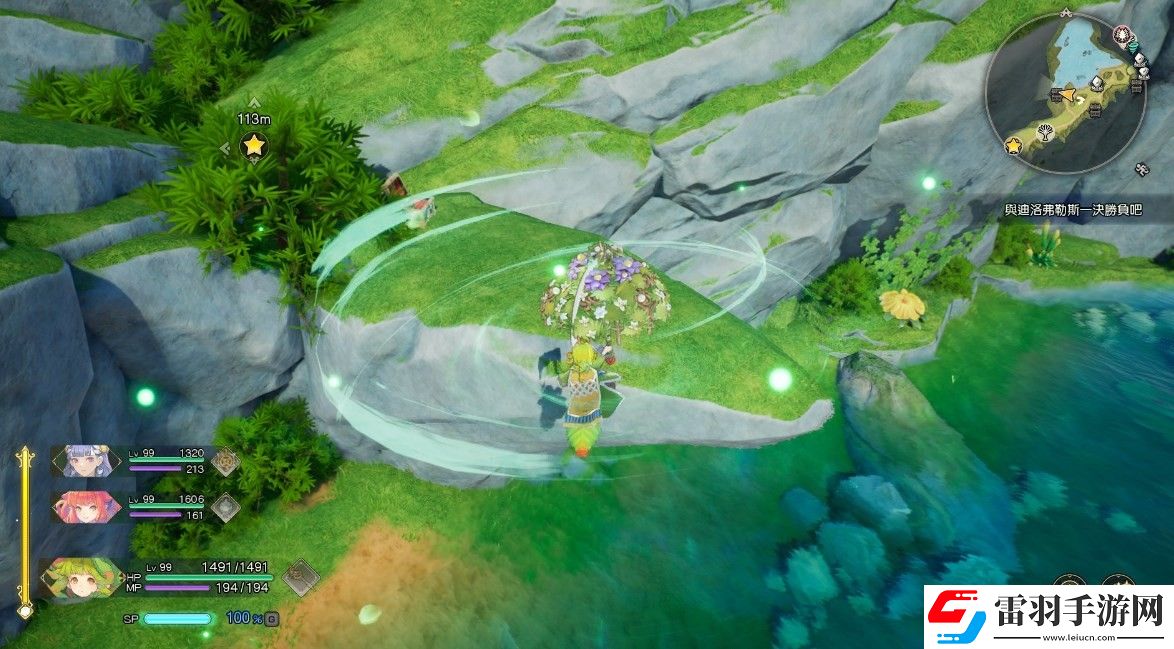Click the class emblem beside the active character's HP
This screenshot has width=1174, height=649.
click(300, 577)
